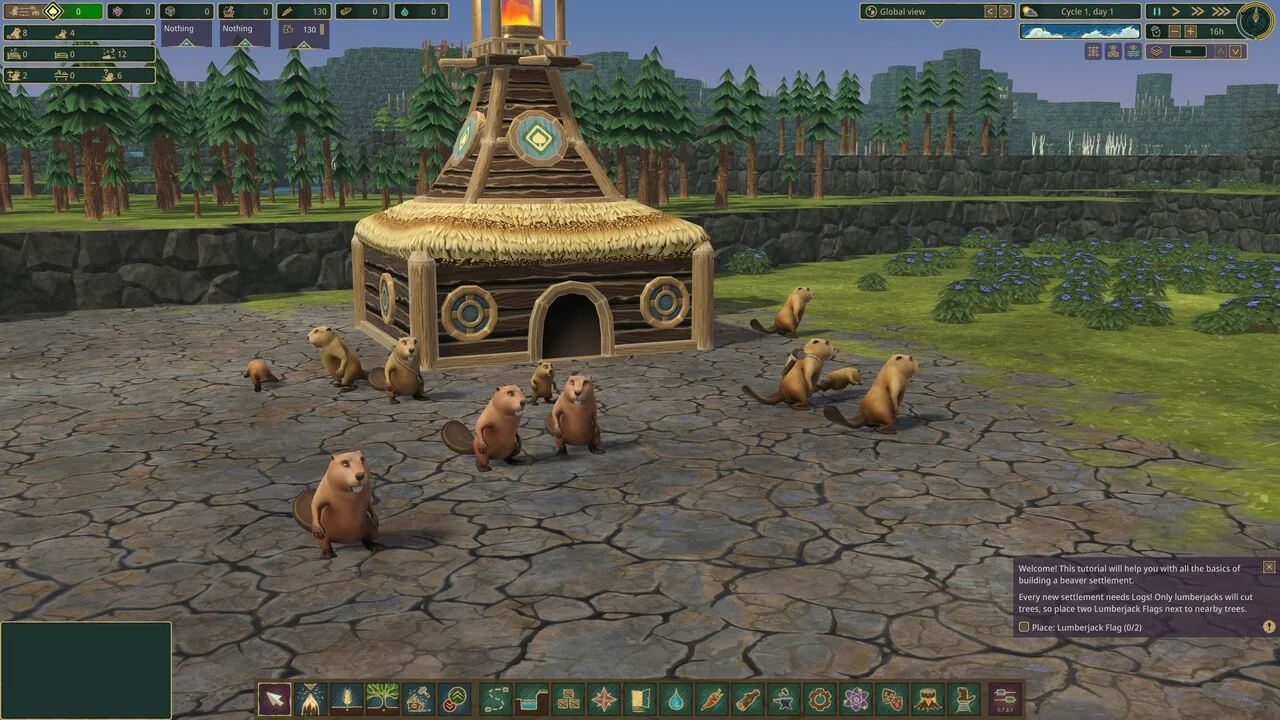Open the water droplet building category

(676, 698)
